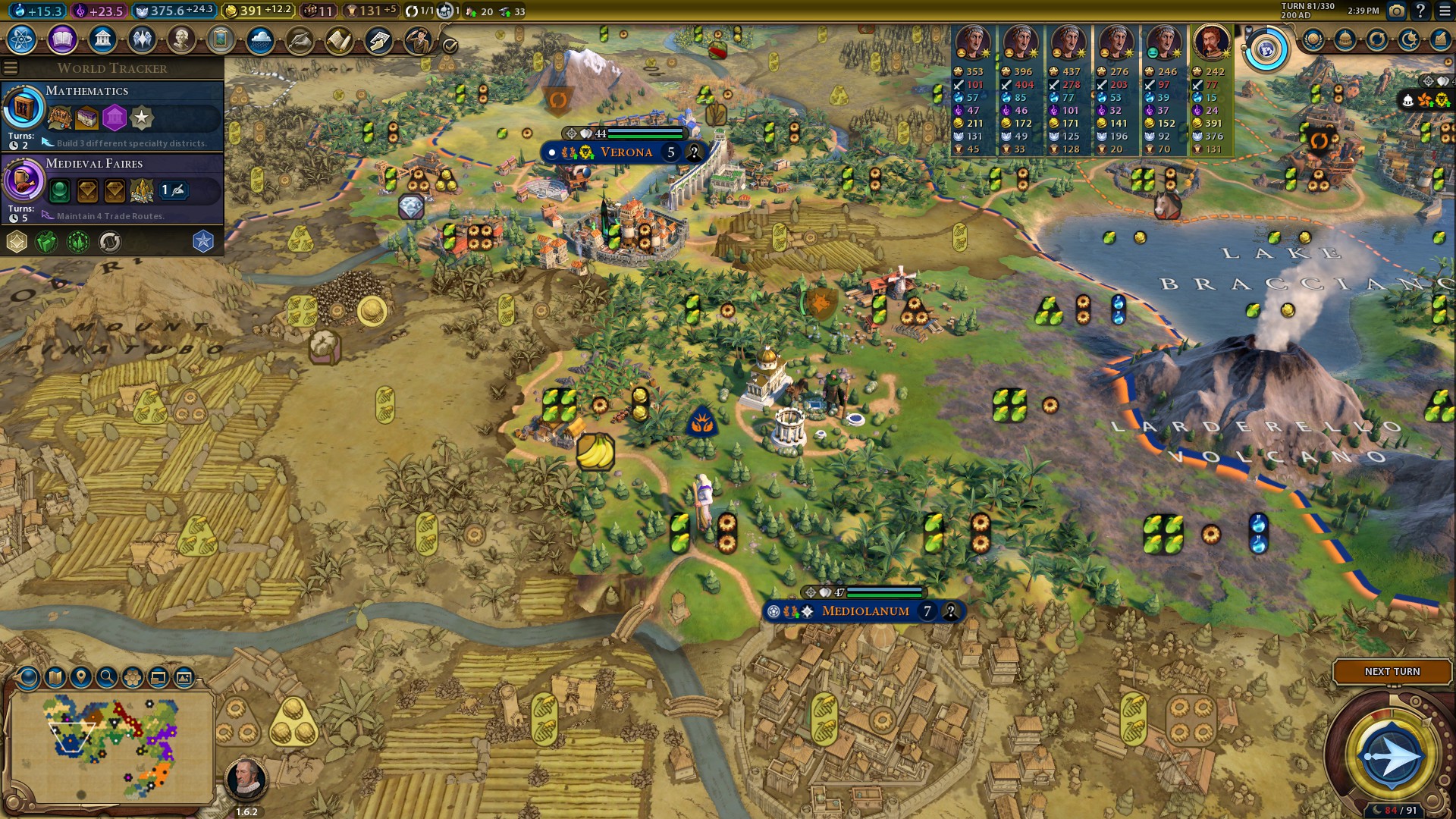Open the civics tree book icon
Image resolution: width=1456 pixels, height=819 pixels.
[62, 39]
